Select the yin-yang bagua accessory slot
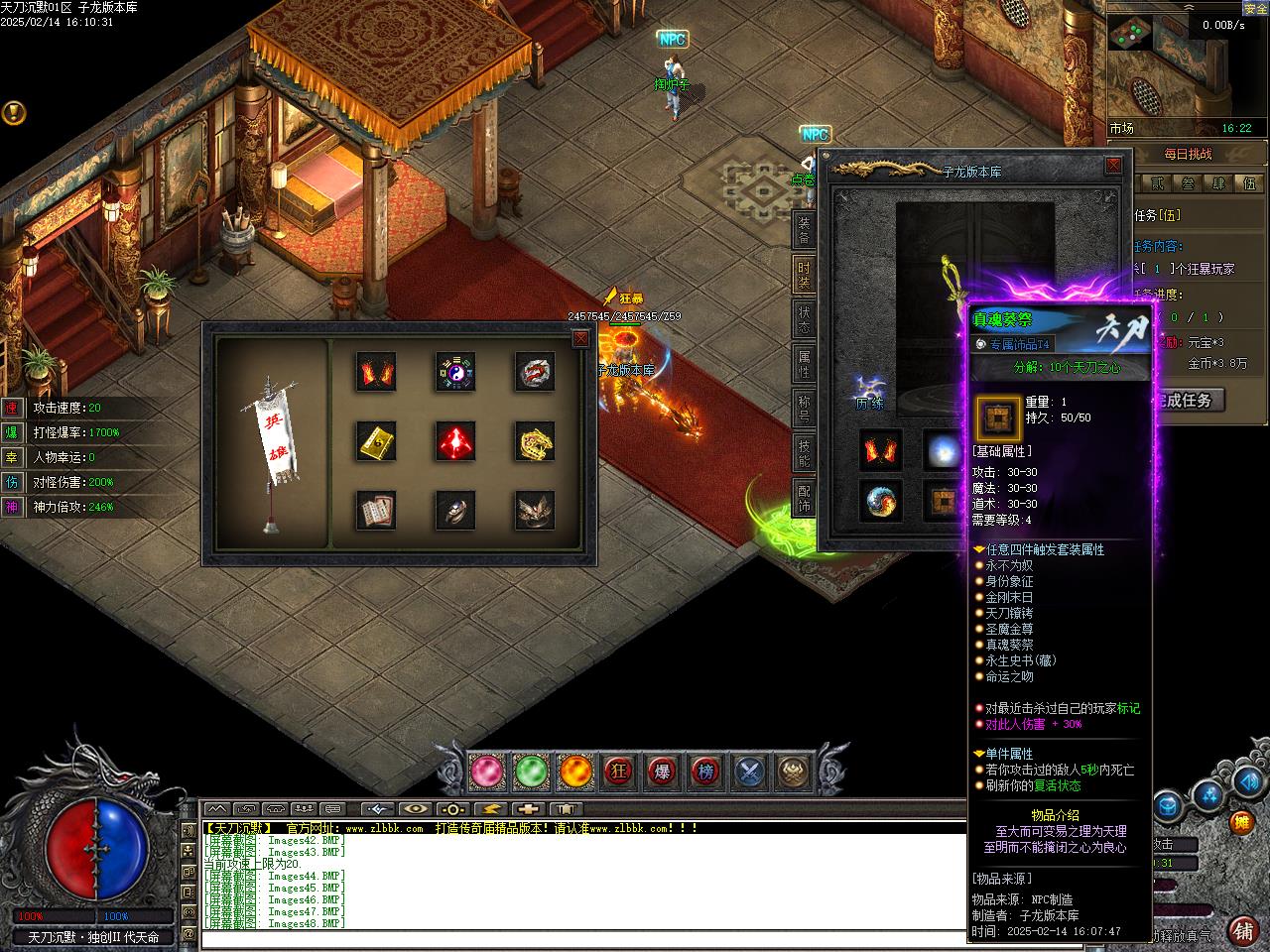The width and height of the screenshot is (1270, 952). pyautogui.click(x=455, y=373)
